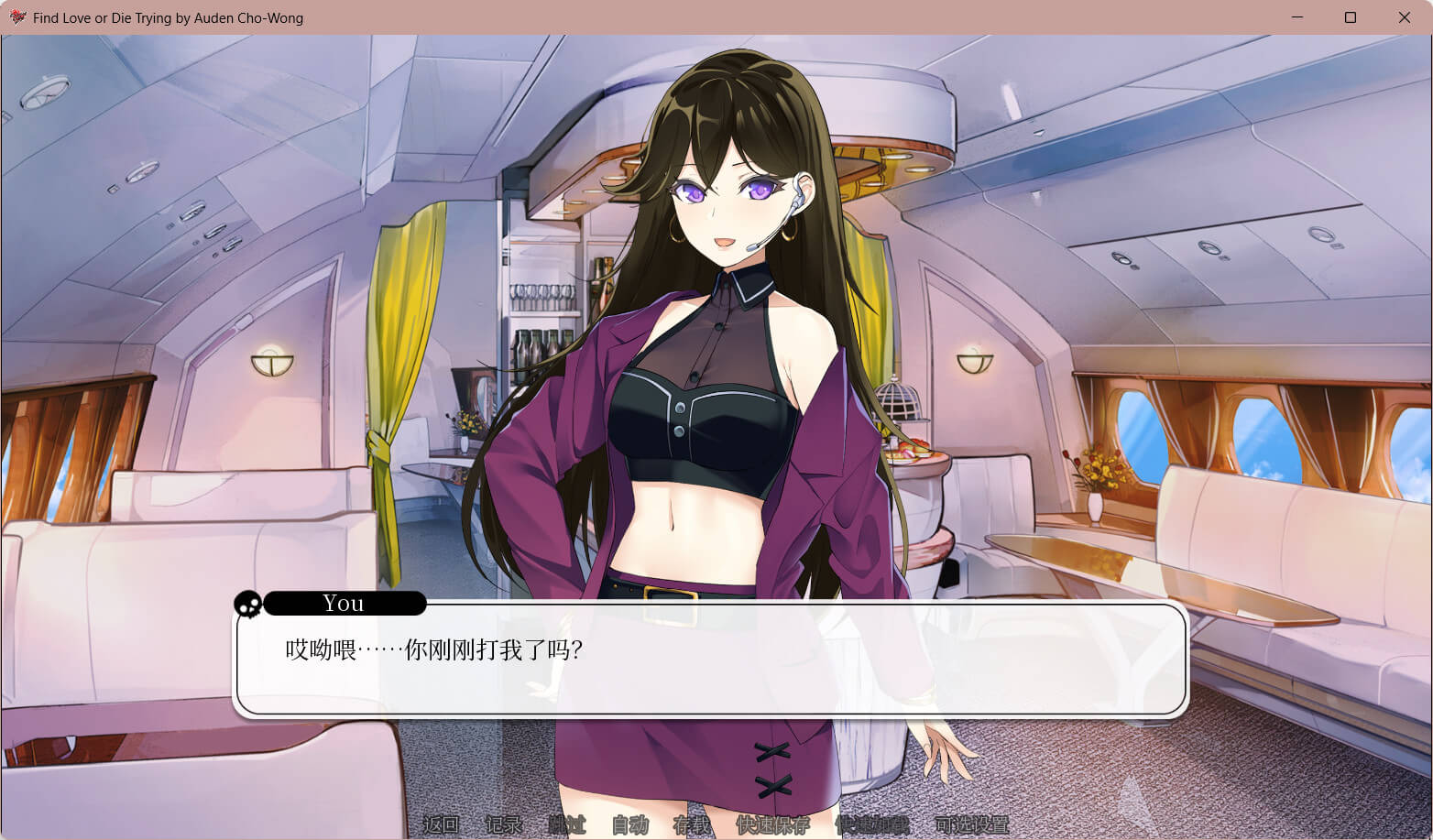1433x840 pixels.
Task: Activate 跳过 to skip dialogue
Action: point(566,825)
